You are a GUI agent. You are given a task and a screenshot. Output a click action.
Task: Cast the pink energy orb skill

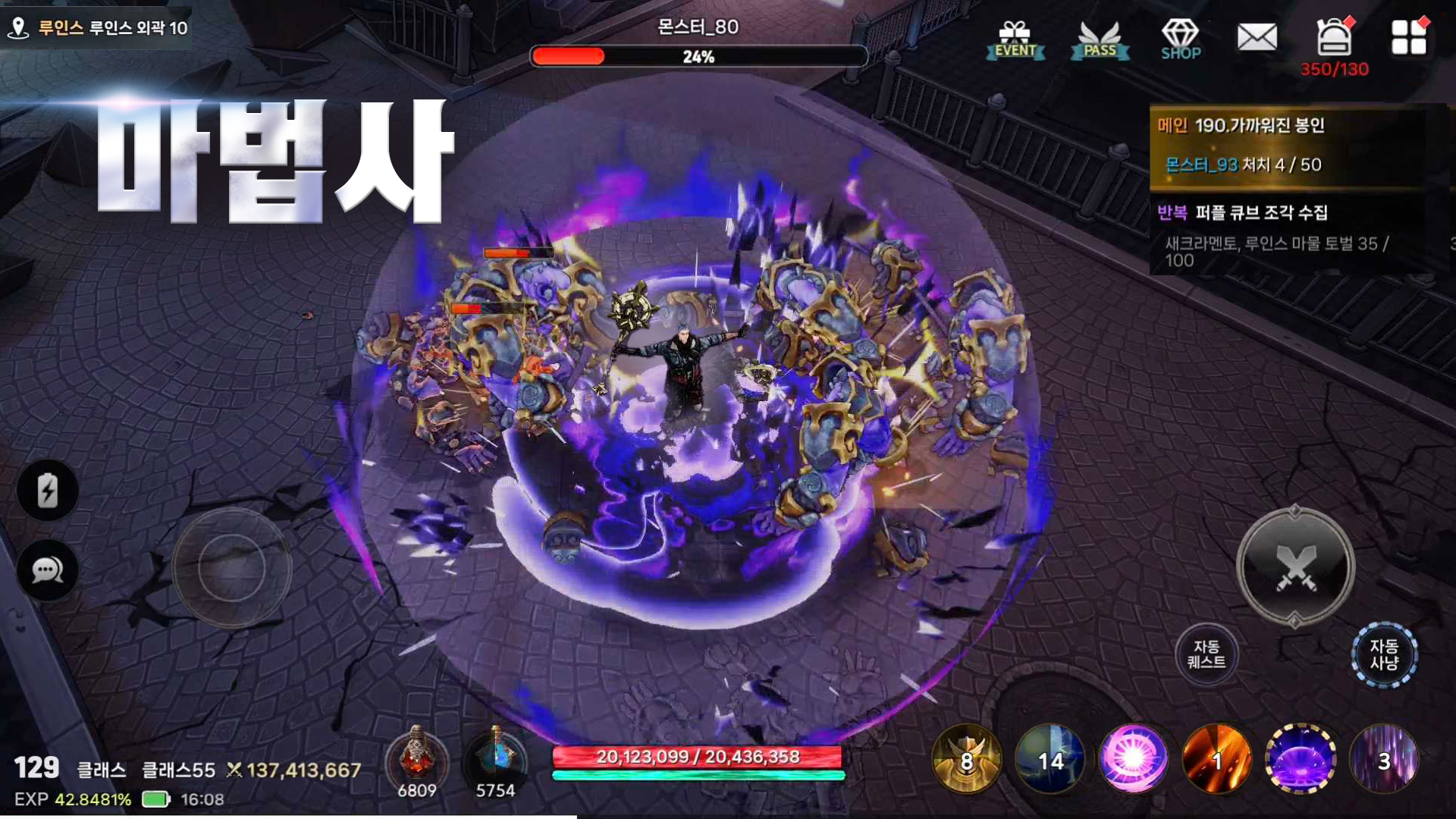pos(1133,759)
